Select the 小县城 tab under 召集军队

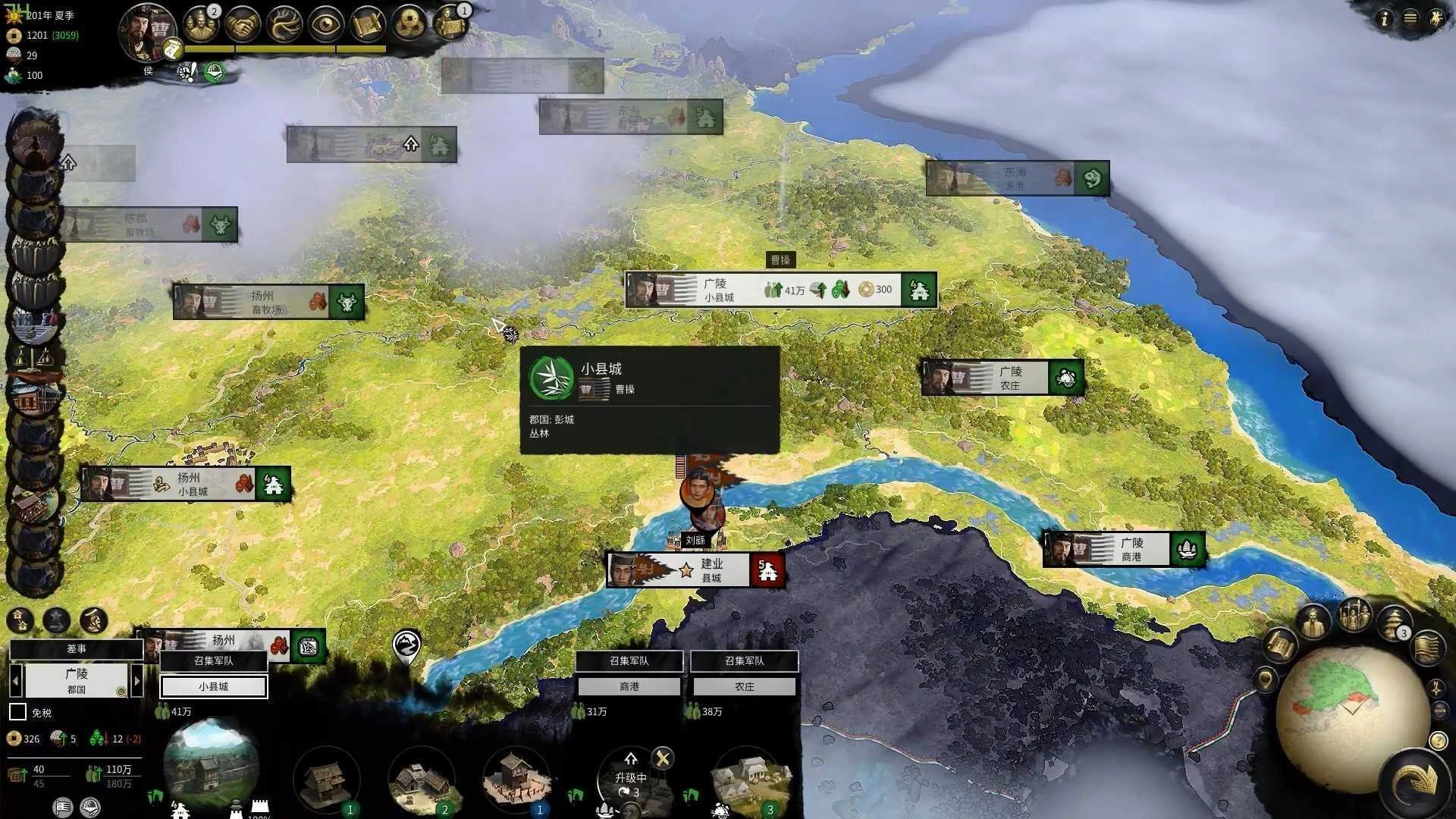click(x=213, y=687)
